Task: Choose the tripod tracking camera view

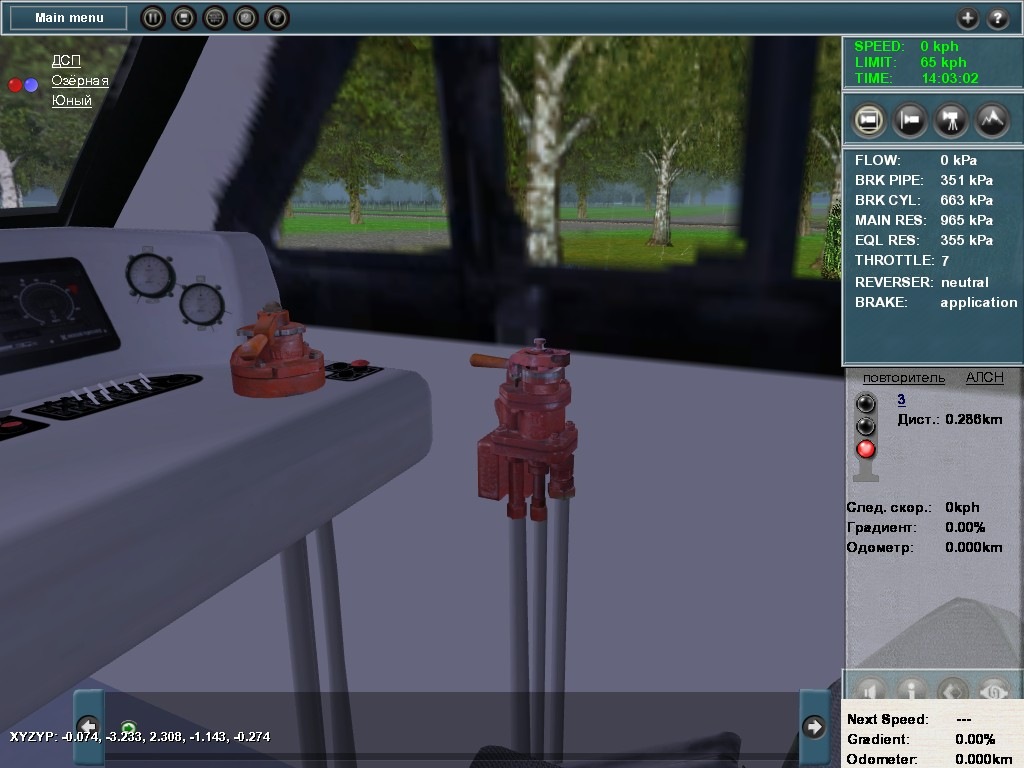Action: pos(950,120)
